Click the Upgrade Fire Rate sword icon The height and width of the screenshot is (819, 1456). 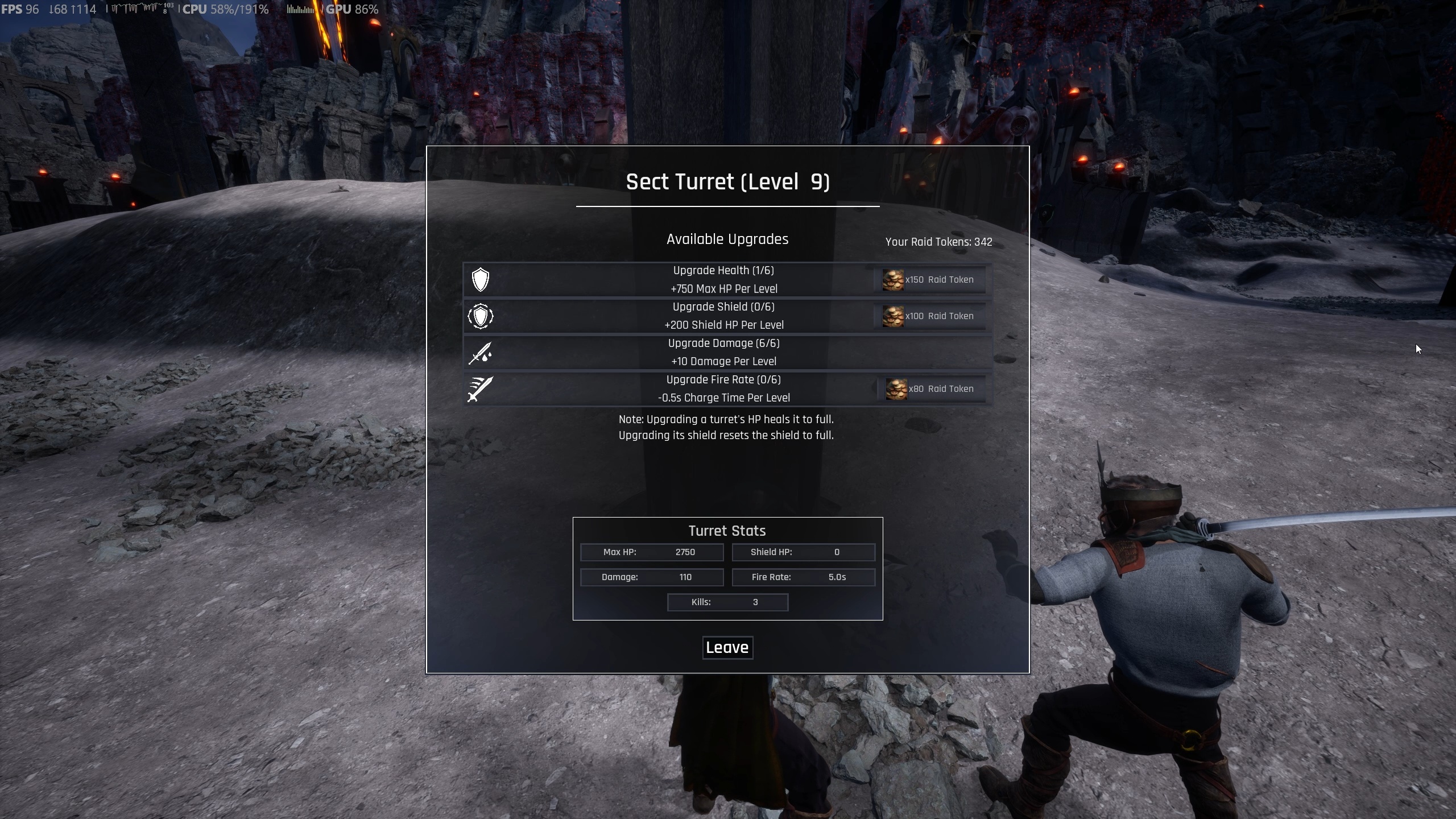[481, 389]
